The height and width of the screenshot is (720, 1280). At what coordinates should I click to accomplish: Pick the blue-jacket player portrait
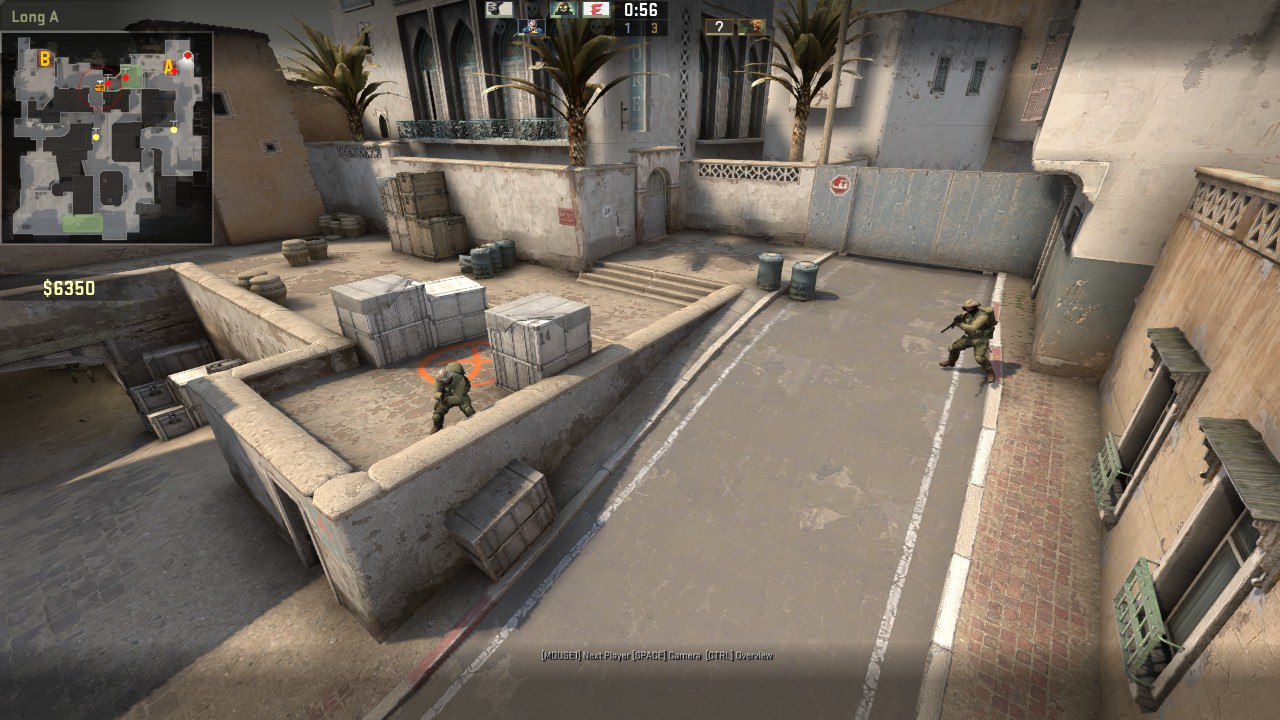click(531, 27)
